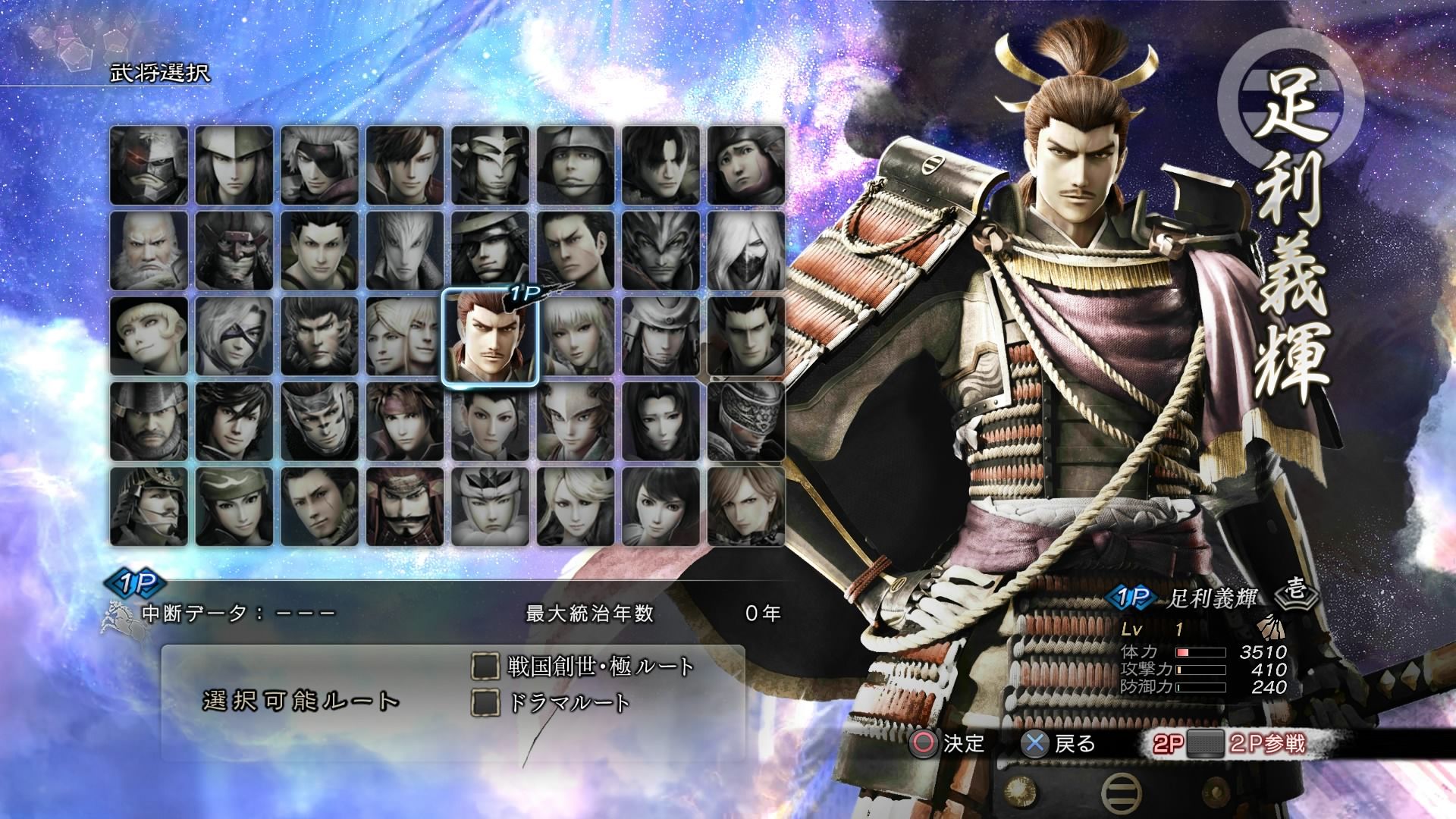Screen dimensions: 1456x819
Task: Select the character wearing a green bandana
Action: (x=234, y=507)
